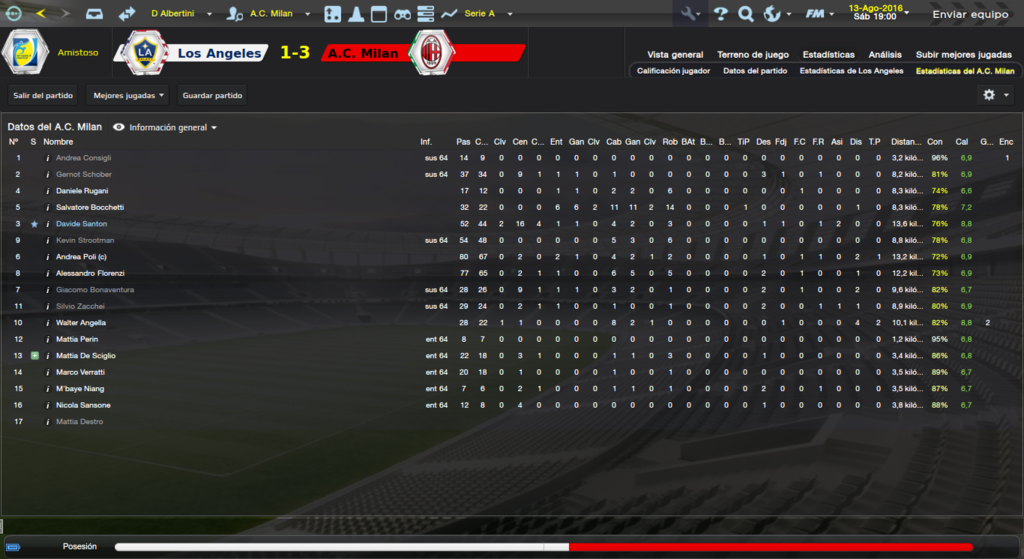
Task: Open the Terreno de juego tab
Action: coord(753,54)
